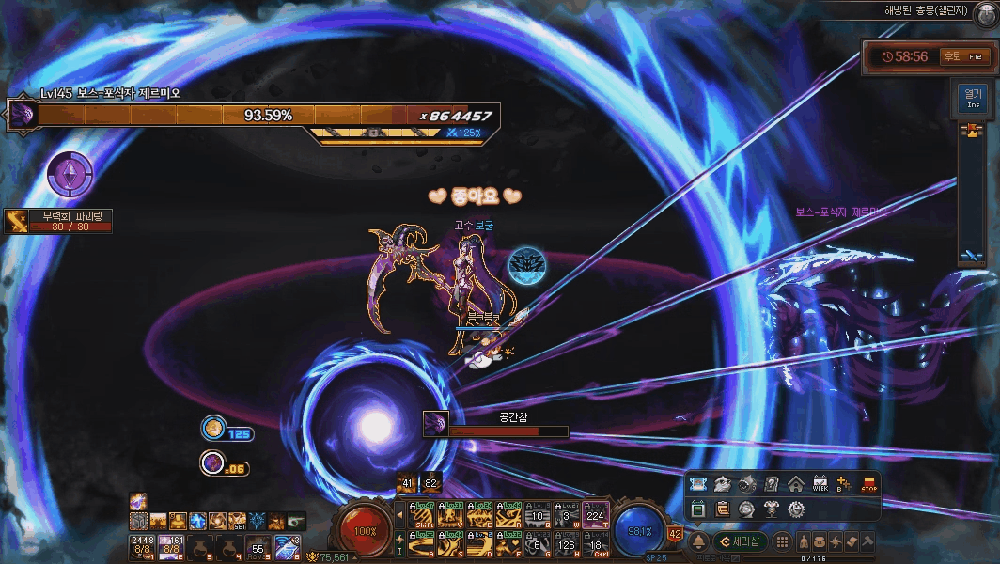1000x564 pixels.
Task: Click the trophy icon in the menu panel
Action: (771, 508)
